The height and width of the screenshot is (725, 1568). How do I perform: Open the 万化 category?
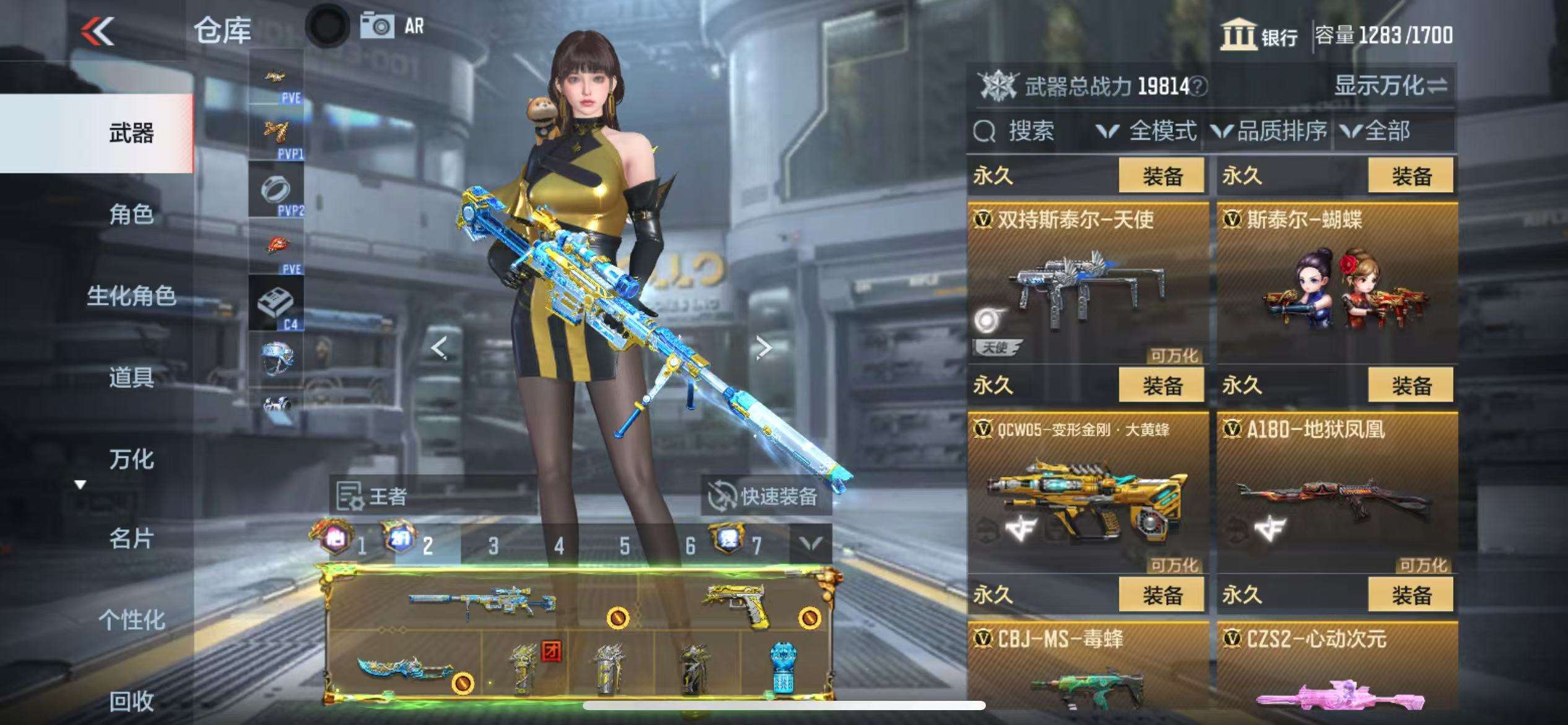pyautogui.click(x=131, y=459)
